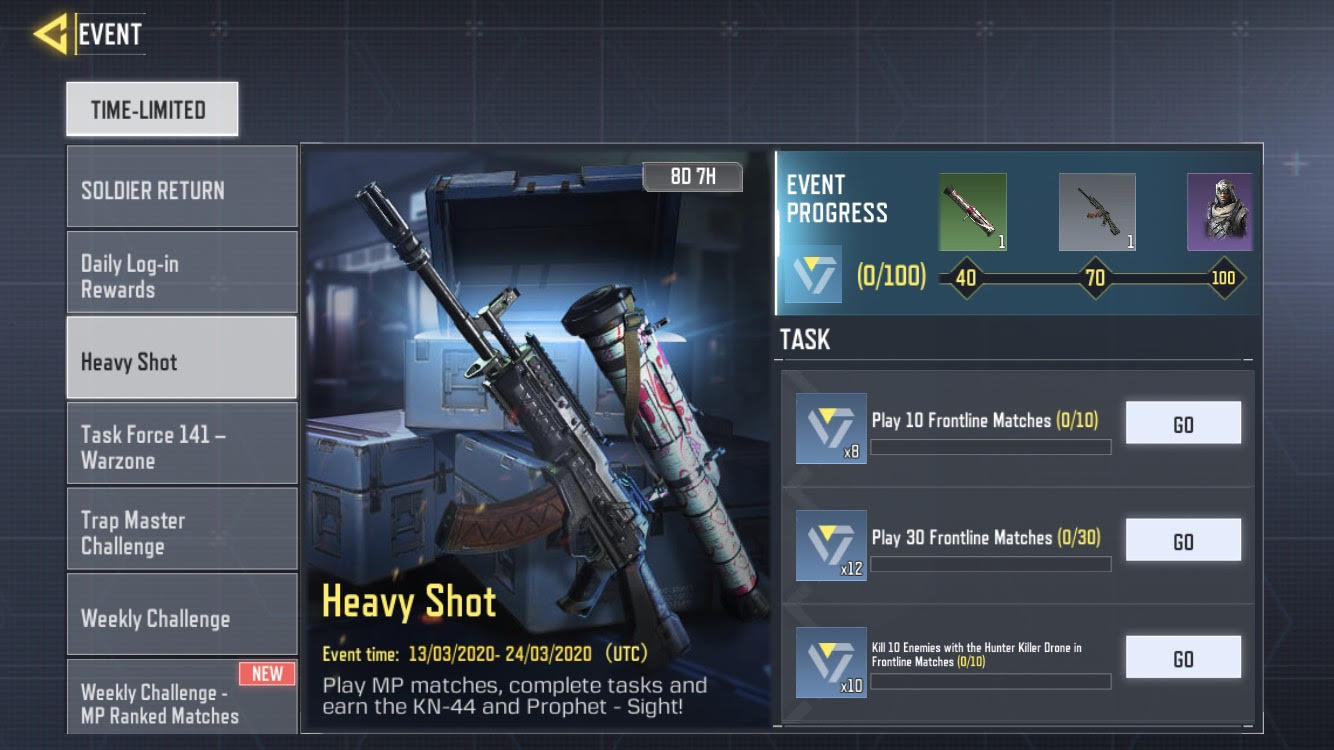Choose the Trap Master Challenge
The width and height of the screenshot is (1334, 750).
[182, 532]
